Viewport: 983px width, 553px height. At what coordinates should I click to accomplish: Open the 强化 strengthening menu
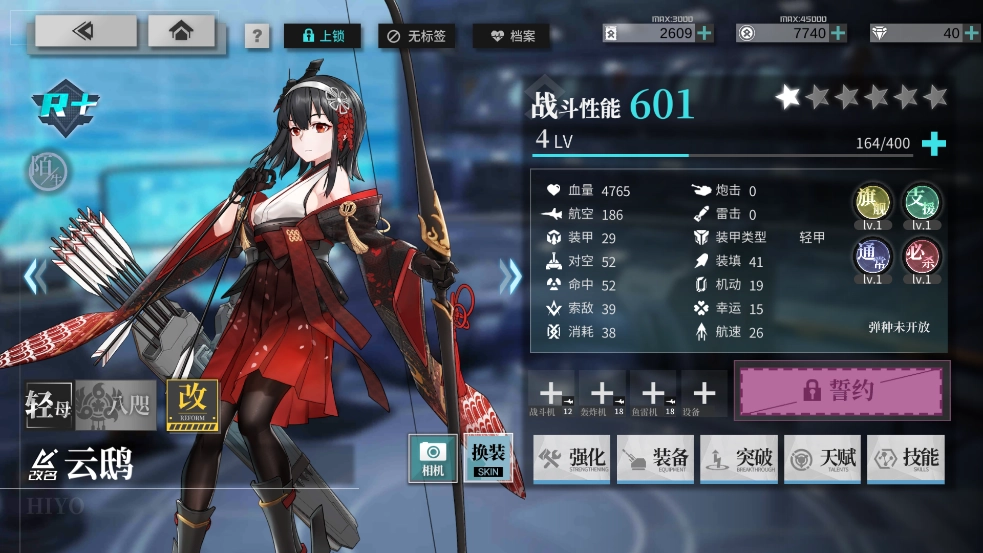coord(572,459)
